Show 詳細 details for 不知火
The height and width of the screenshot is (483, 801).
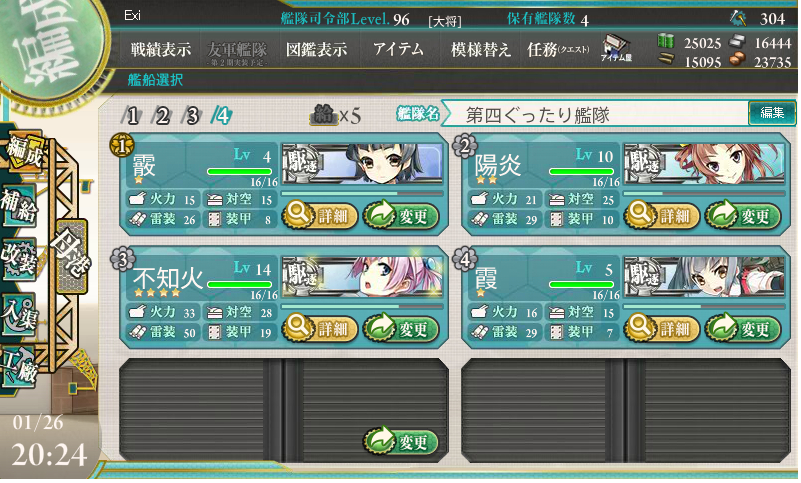pos(319,327)
